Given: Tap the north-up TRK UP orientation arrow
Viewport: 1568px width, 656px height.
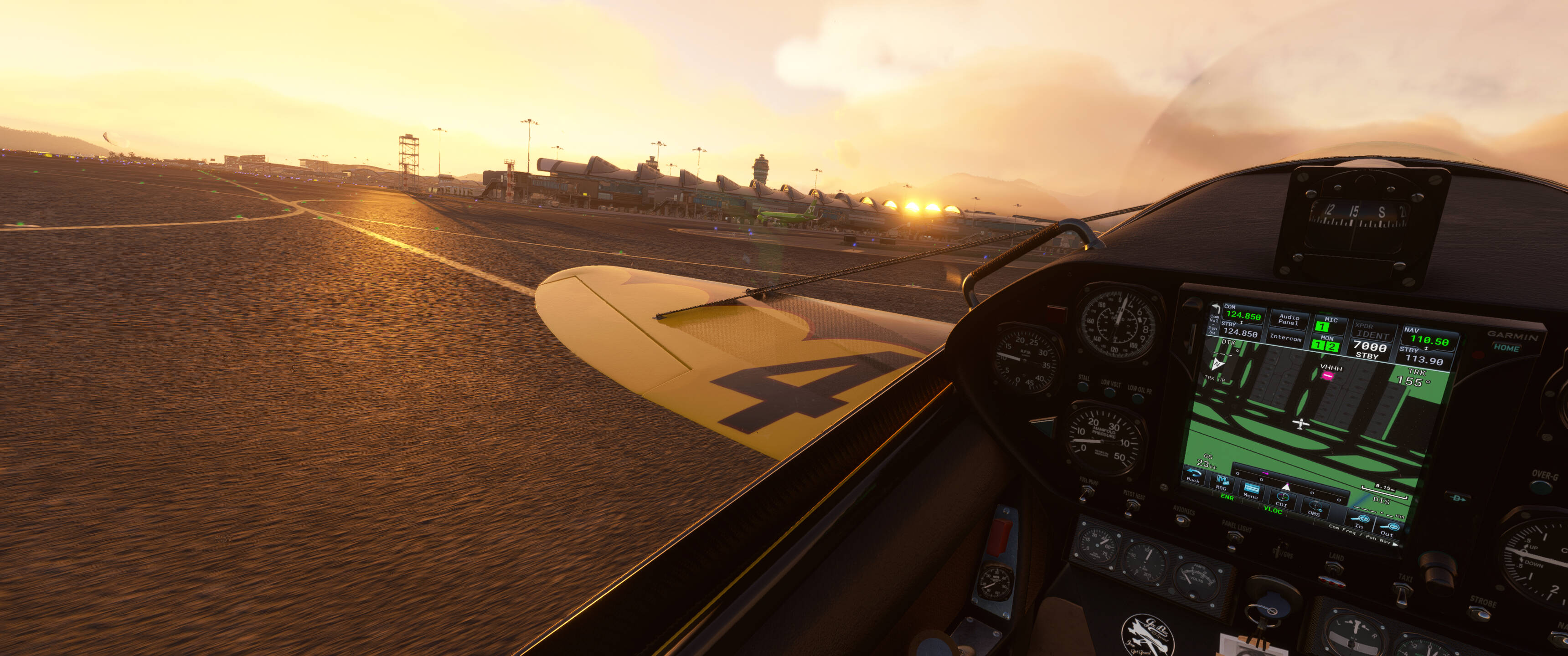Looking at the screenshot, I should point(1217,364).
